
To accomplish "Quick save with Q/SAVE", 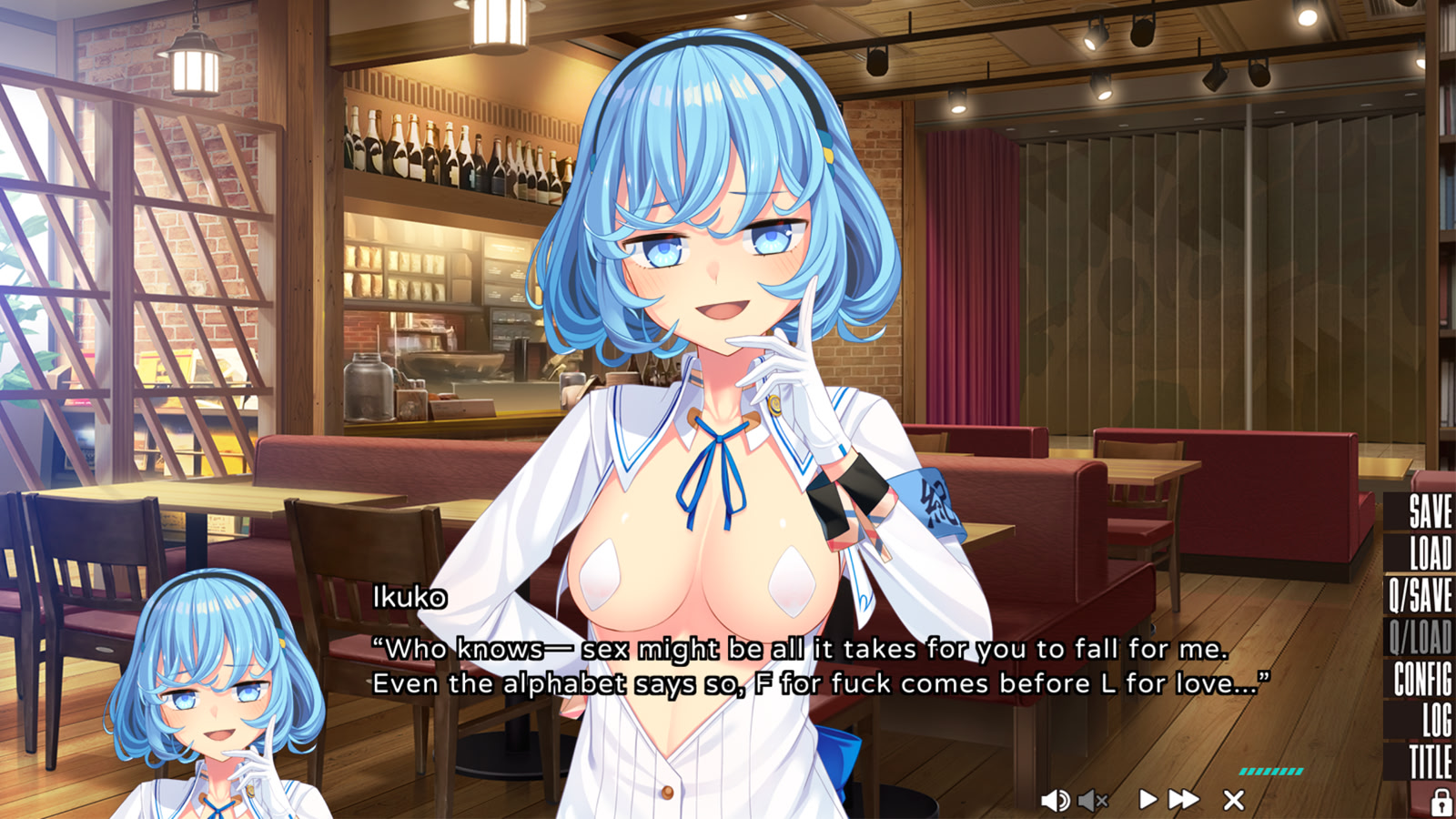I will (1421, 595).
